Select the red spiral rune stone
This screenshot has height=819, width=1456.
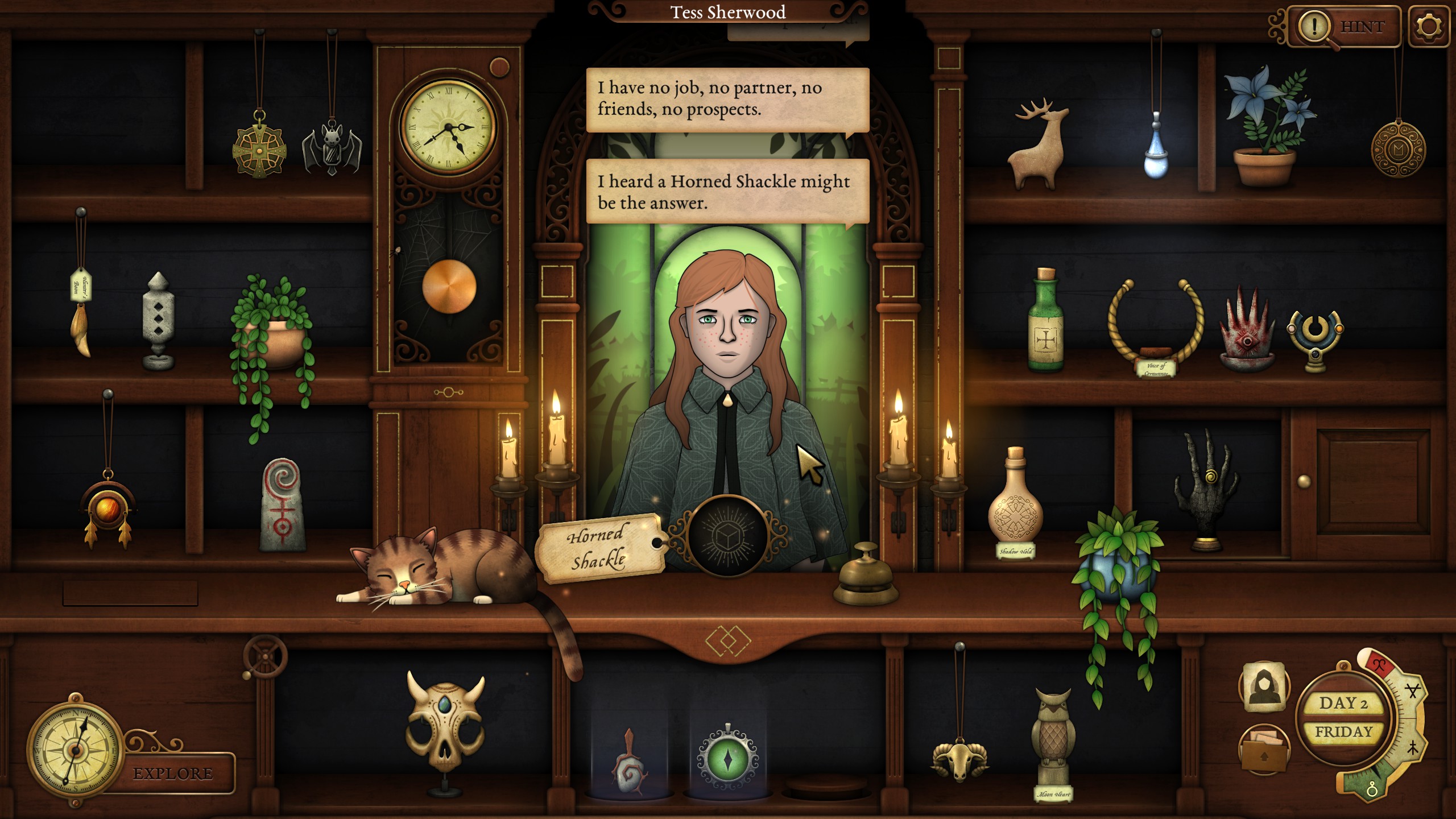[x=283, y=505]
